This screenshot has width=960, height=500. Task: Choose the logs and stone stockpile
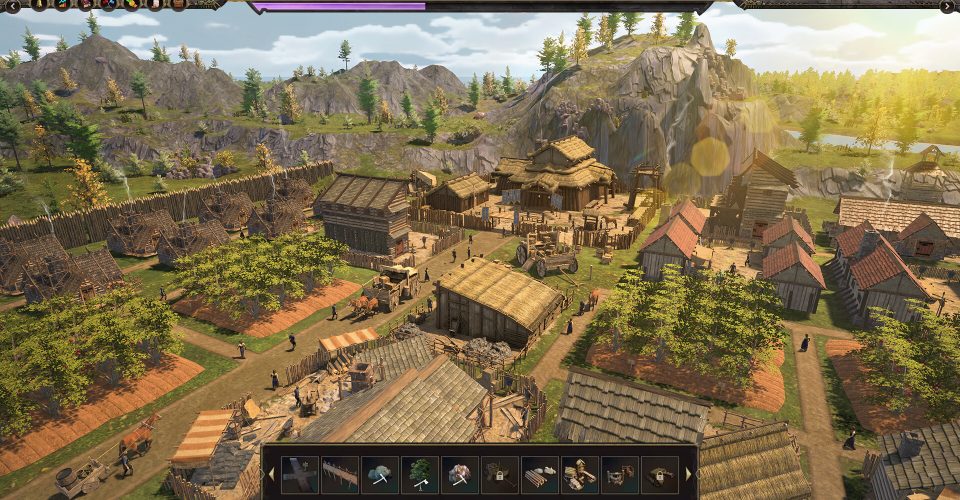[x=538, y=474]
